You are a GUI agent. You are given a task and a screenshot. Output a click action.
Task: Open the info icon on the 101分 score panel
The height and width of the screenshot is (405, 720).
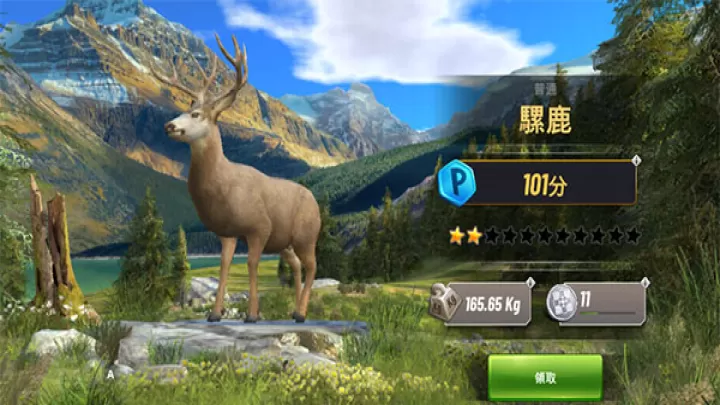tap(636, 160)
